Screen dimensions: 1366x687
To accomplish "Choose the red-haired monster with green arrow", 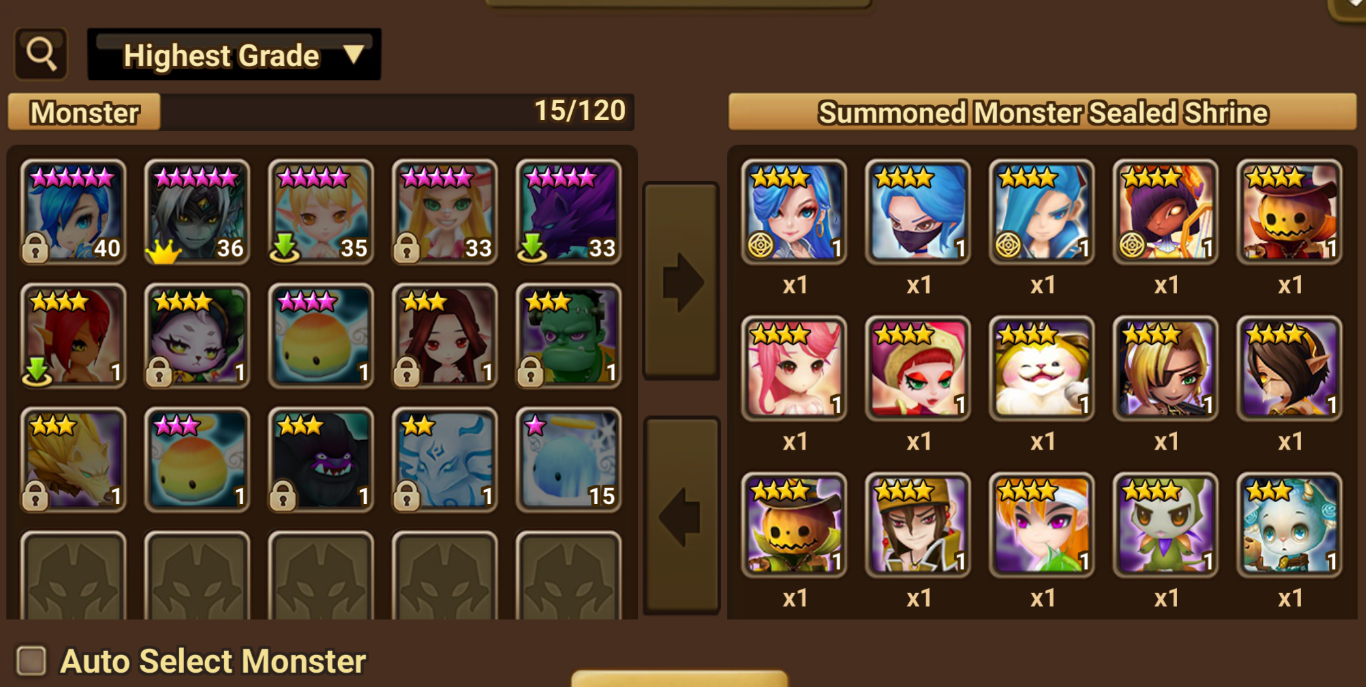I will 74,336.
